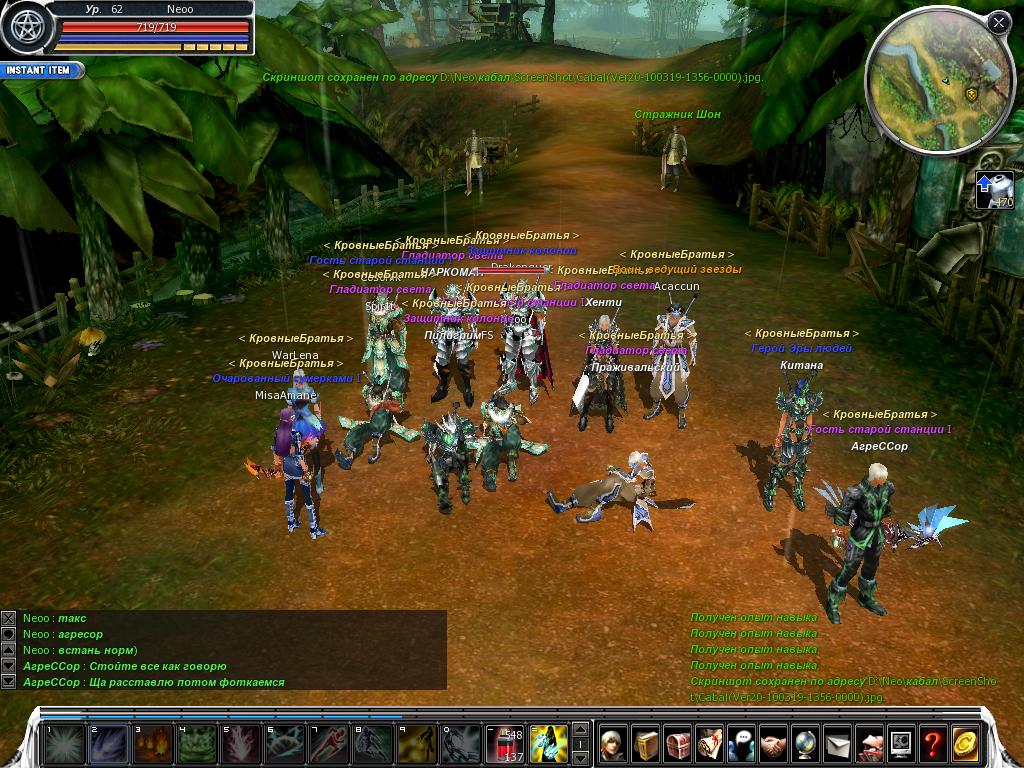This screenshot has height=768, width=1024.
Task: Activate the green monster face skill
Action: [195, 744]
